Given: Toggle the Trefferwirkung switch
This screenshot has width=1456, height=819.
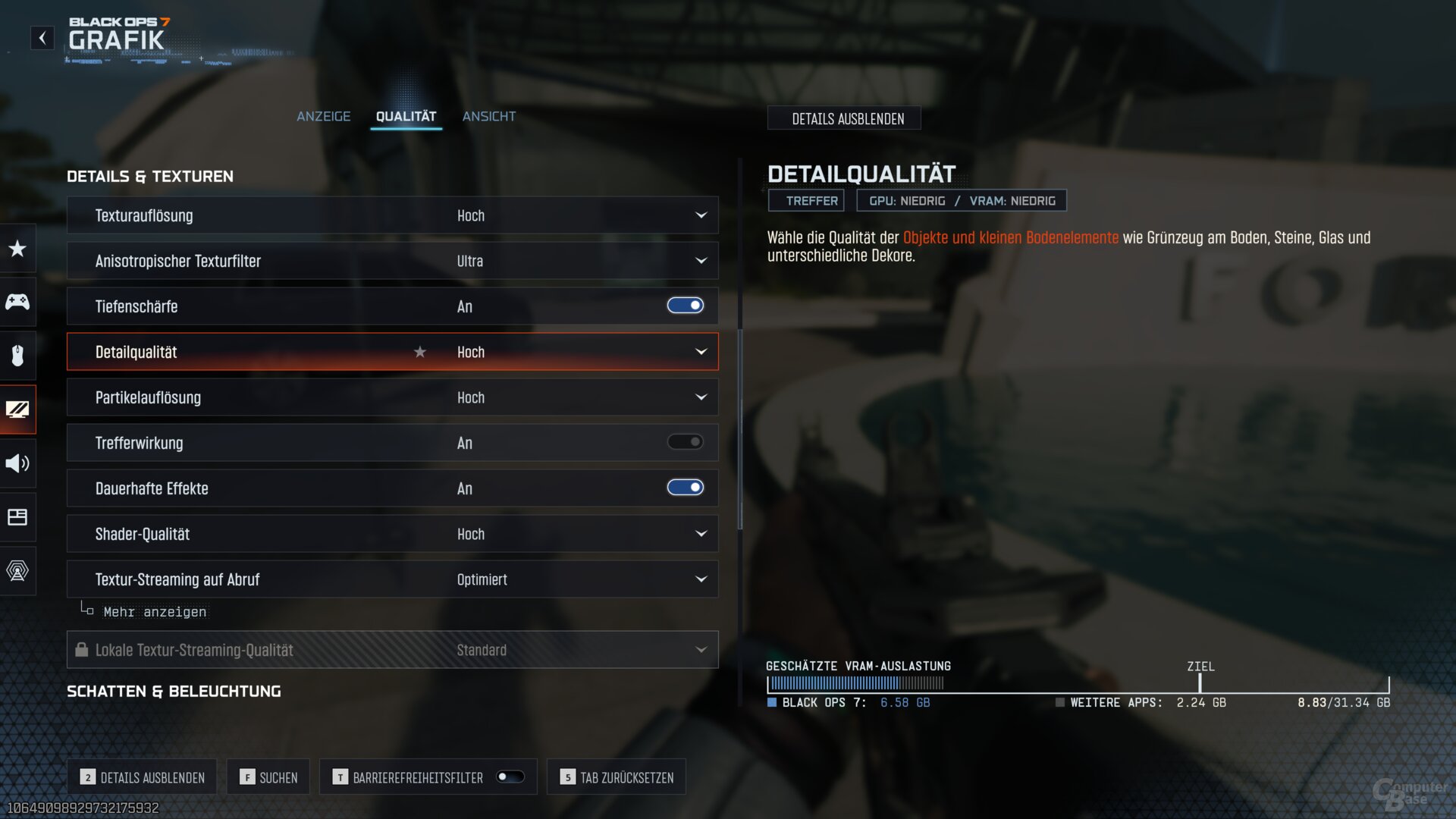Looking at the screenshot, I should (x=685, y=442).
